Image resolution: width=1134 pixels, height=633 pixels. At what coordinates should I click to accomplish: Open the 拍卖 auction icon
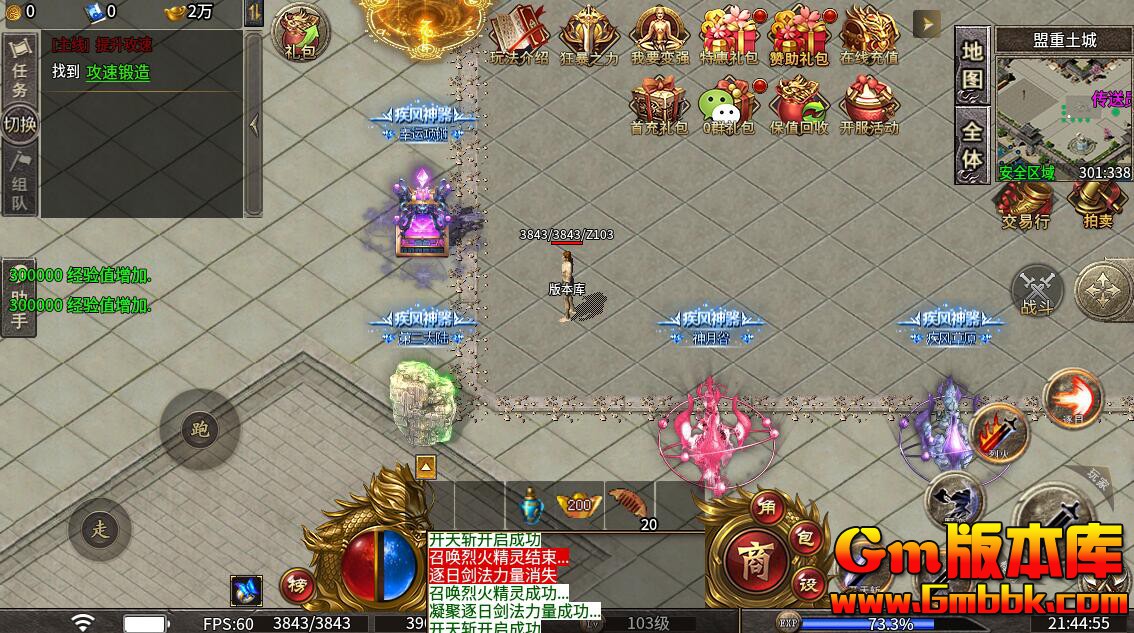coord(1096,203)
